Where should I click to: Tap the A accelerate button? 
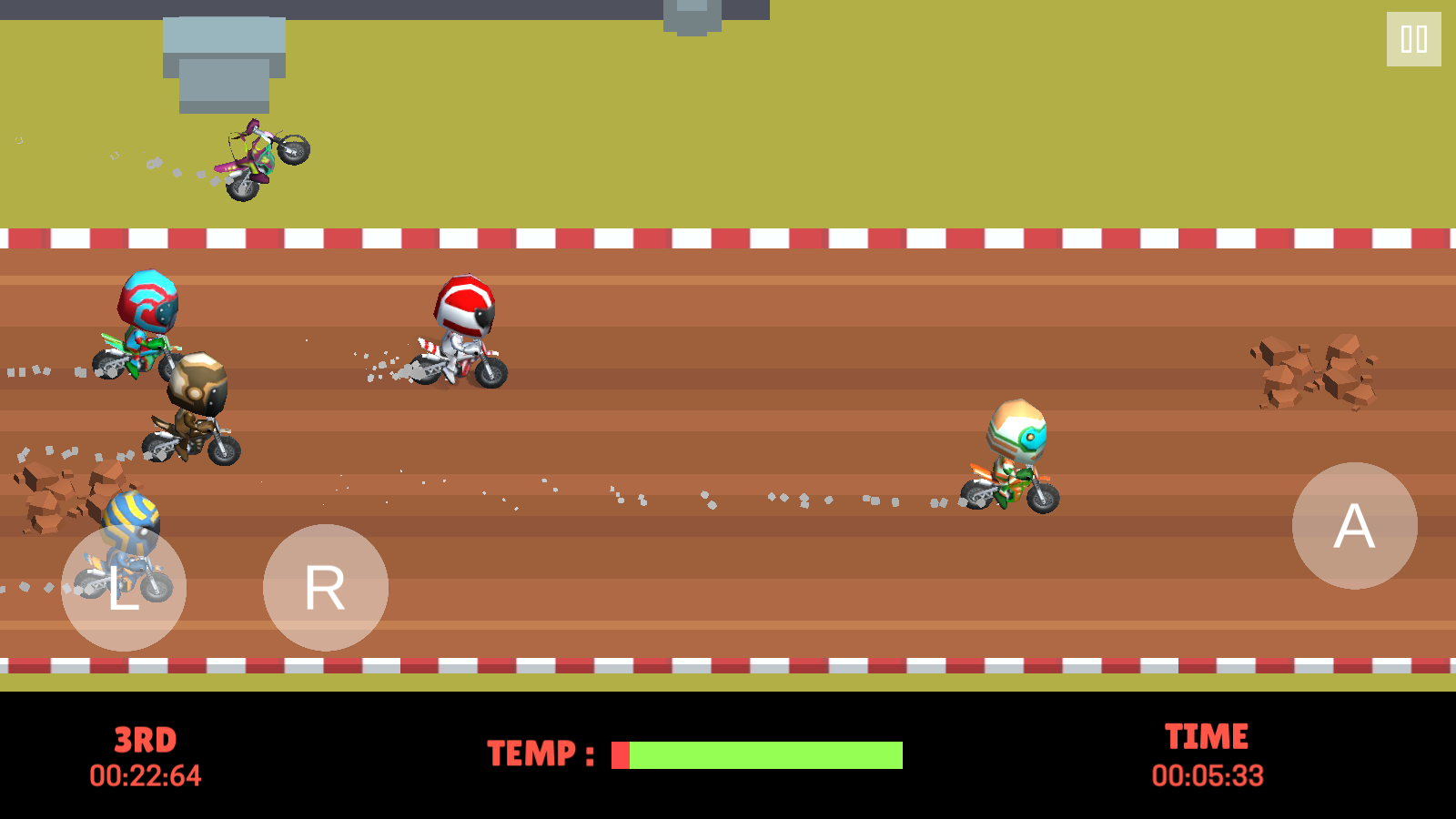coord(1354,526)
